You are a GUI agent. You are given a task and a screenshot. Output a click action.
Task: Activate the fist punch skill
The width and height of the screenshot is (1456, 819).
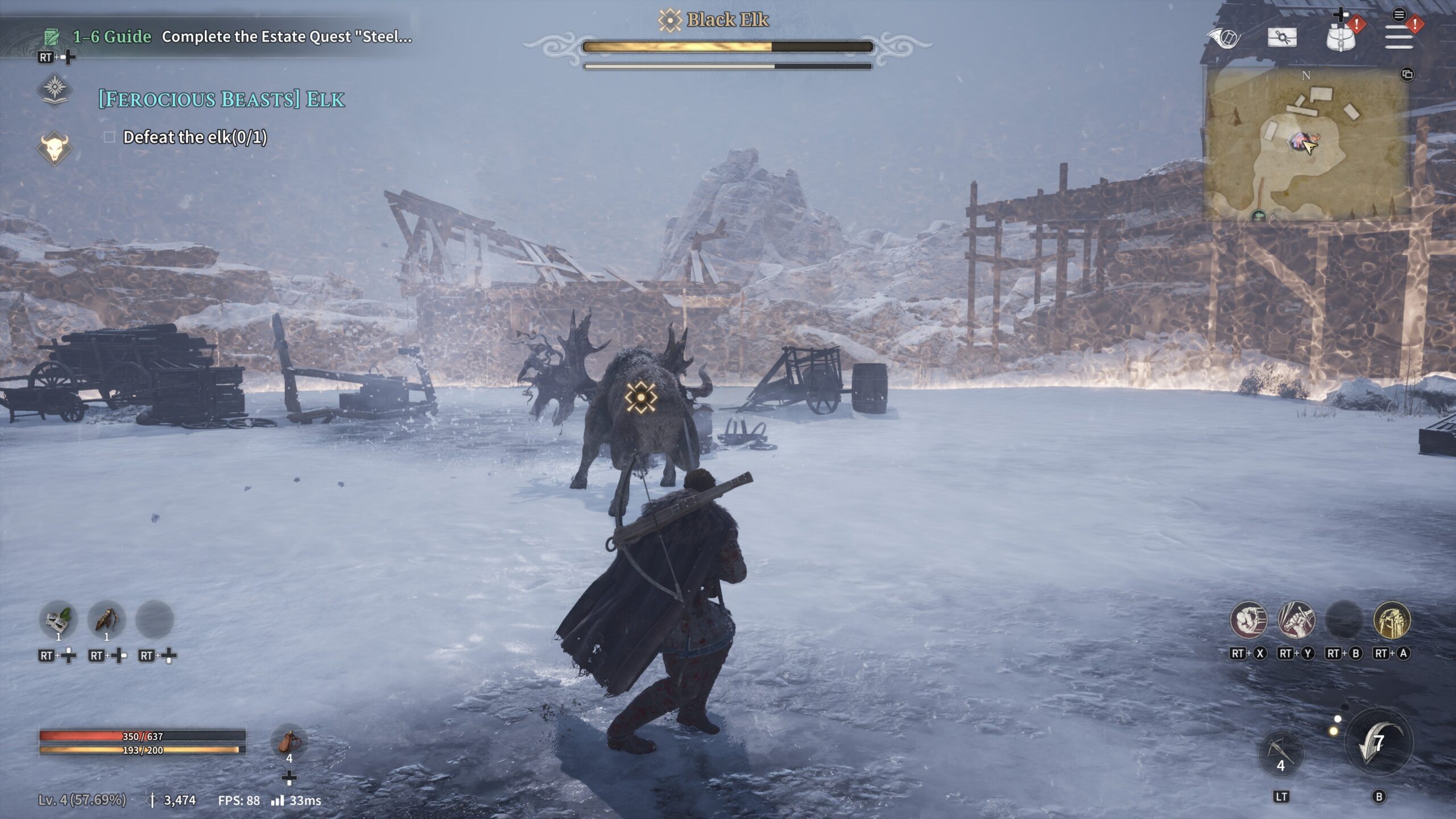pyautogui.click(x=1248, y=620)
